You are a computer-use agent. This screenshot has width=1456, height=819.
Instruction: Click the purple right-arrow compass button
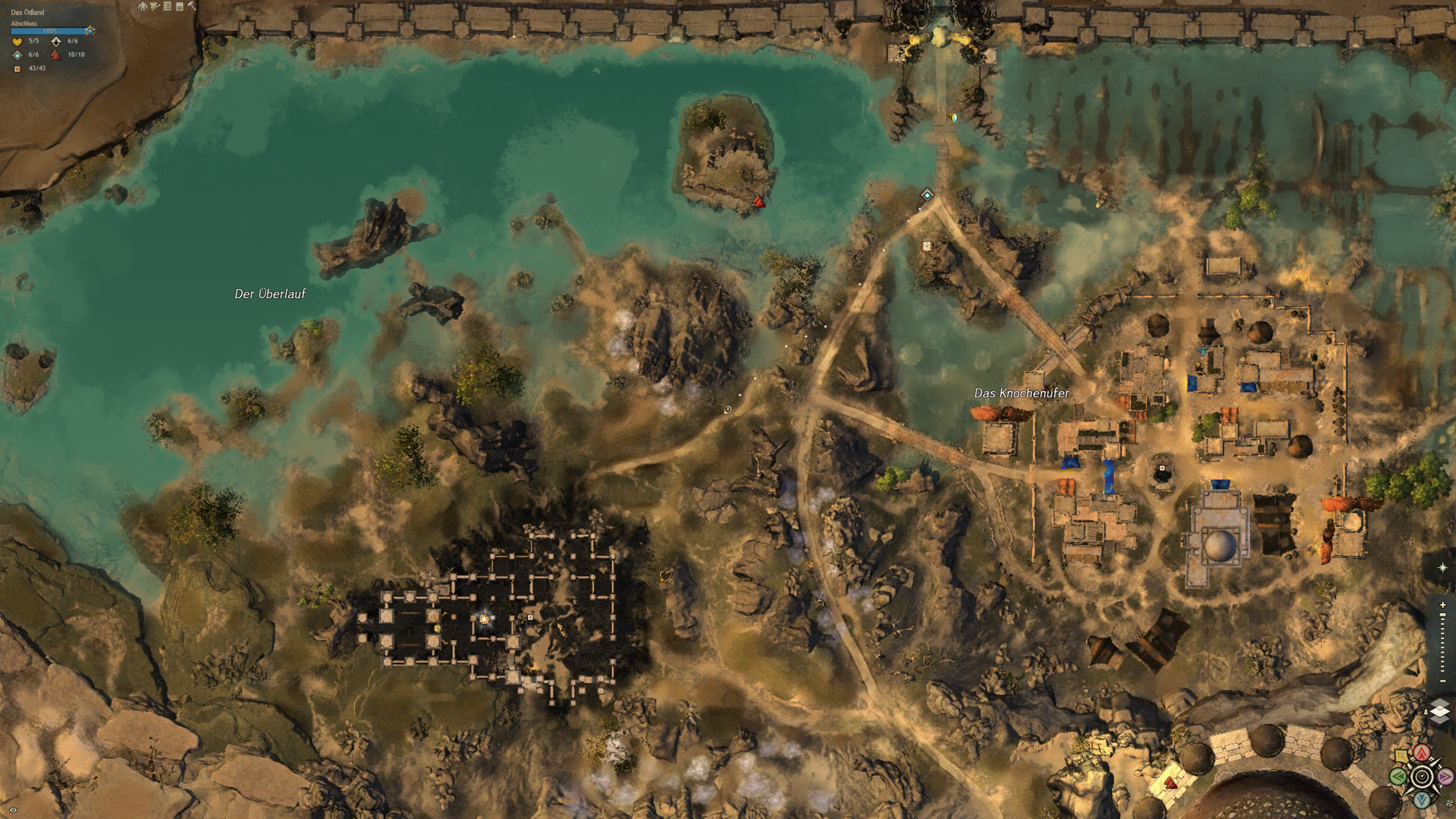[1445, 776]
